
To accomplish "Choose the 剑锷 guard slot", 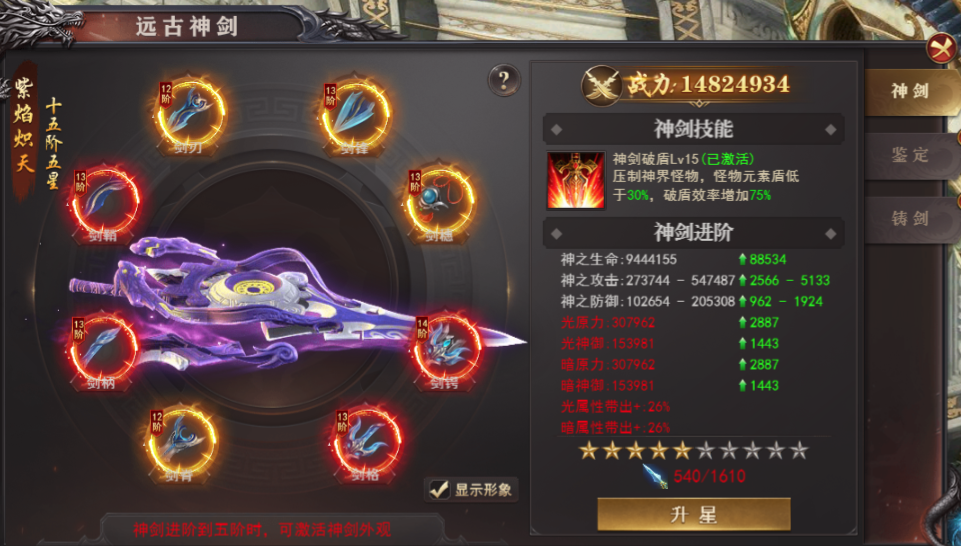I will click(447, 349).
